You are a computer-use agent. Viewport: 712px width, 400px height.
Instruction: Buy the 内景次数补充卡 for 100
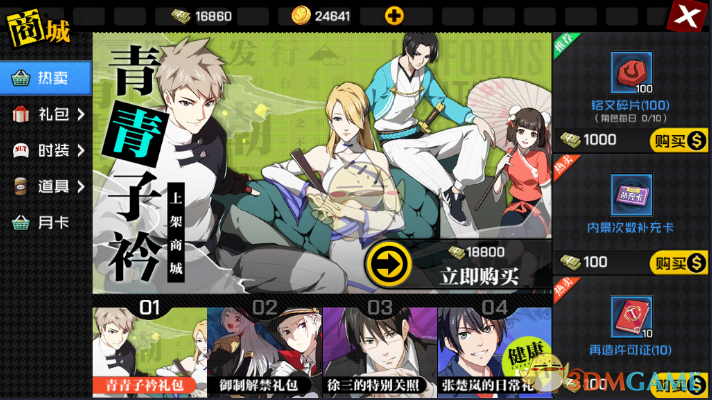click(x=673, y=263)
